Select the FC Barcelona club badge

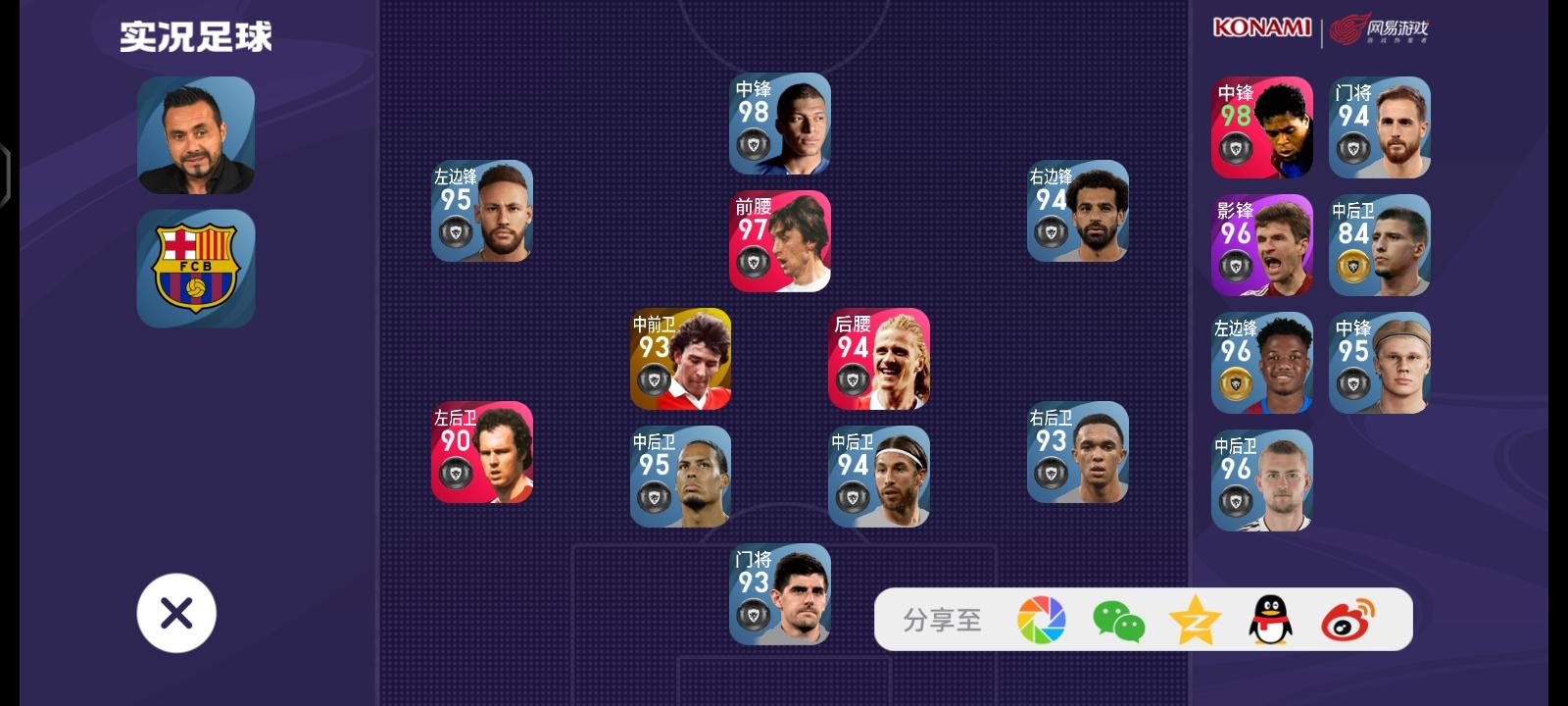pyautogui.click(x=195, y=268)
